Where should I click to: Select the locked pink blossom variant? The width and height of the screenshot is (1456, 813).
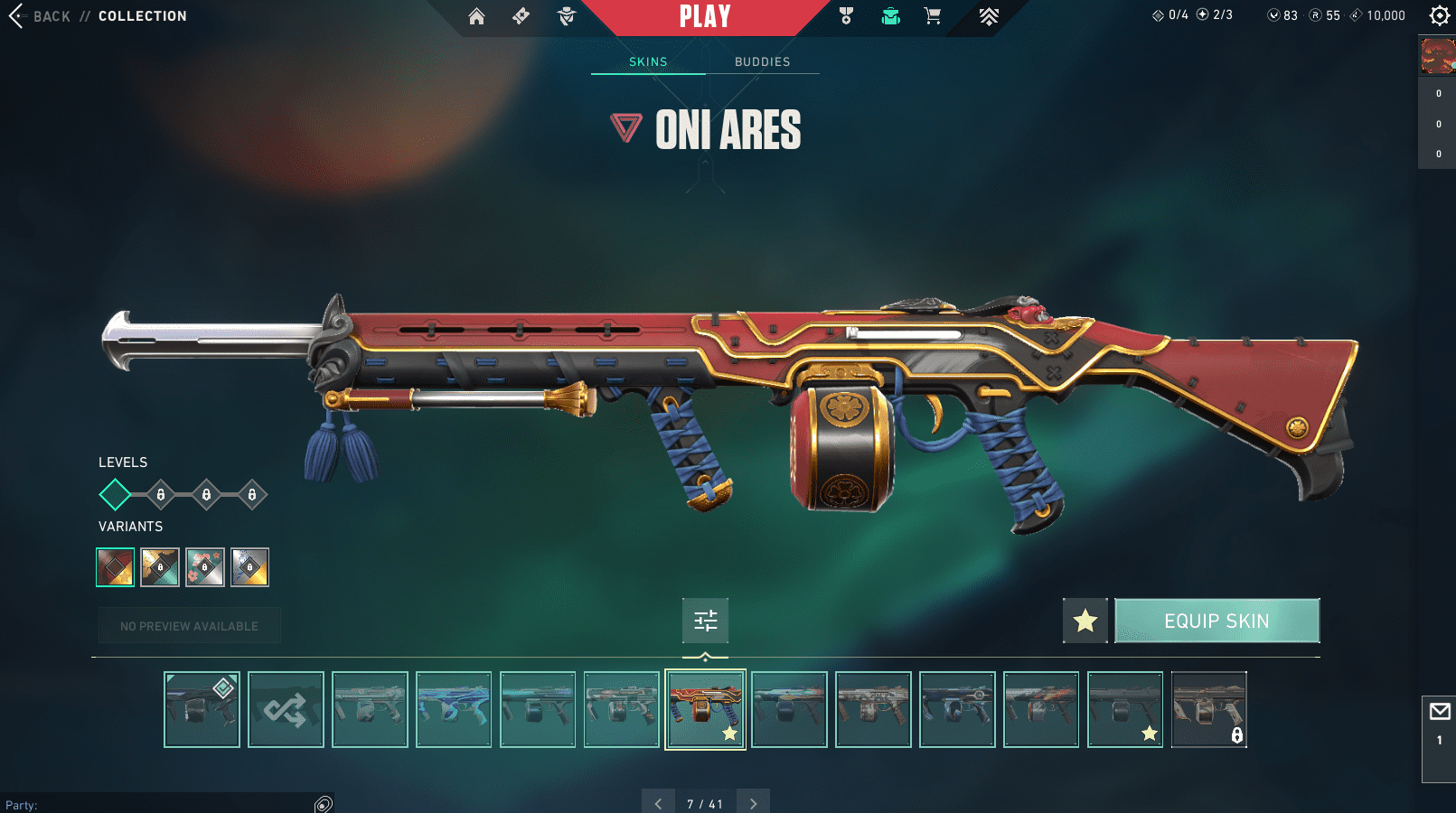pos(205,567)
